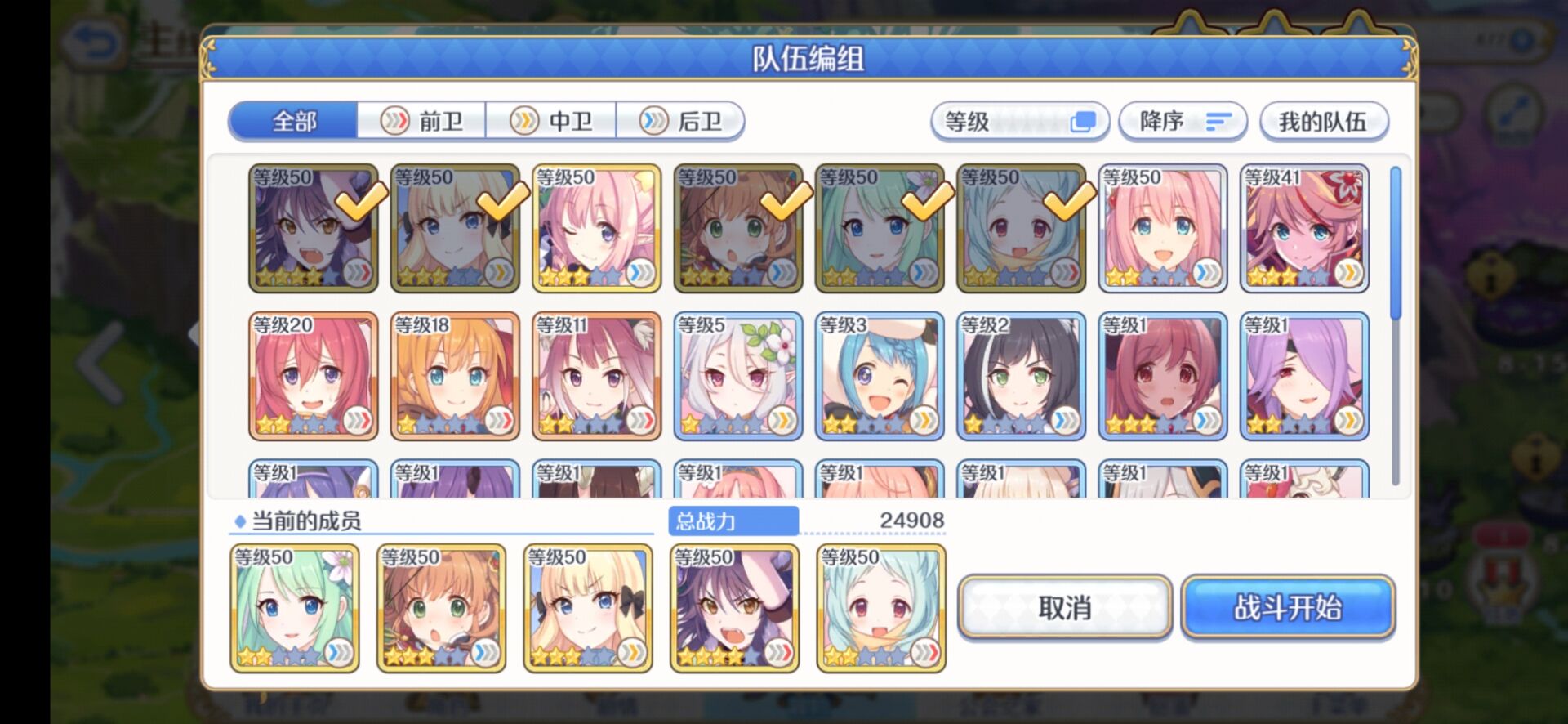Cancel team formation with 取消
Screen dimensions: 1568x724
pos(1064,608)
